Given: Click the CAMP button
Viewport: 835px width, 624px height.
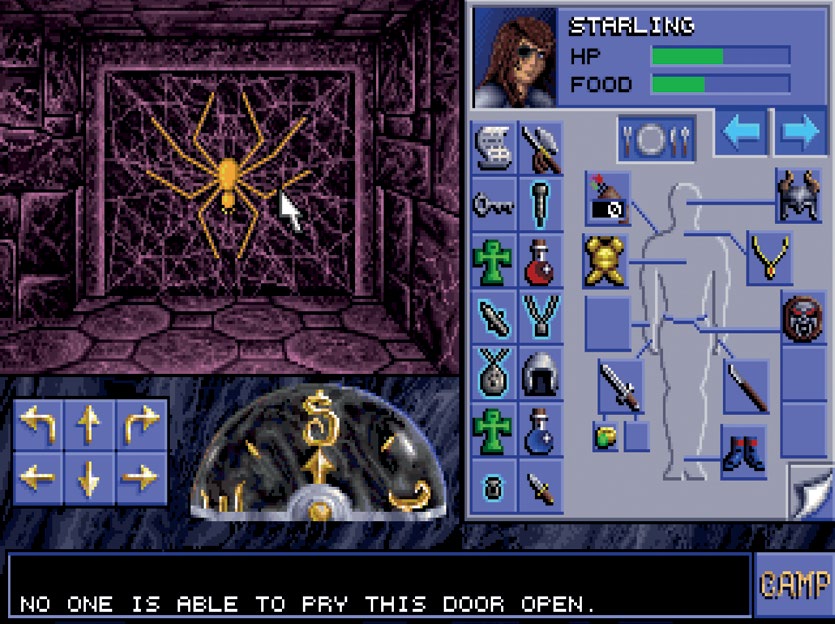Looking at the screenshot, I should [x=793, y=584].
